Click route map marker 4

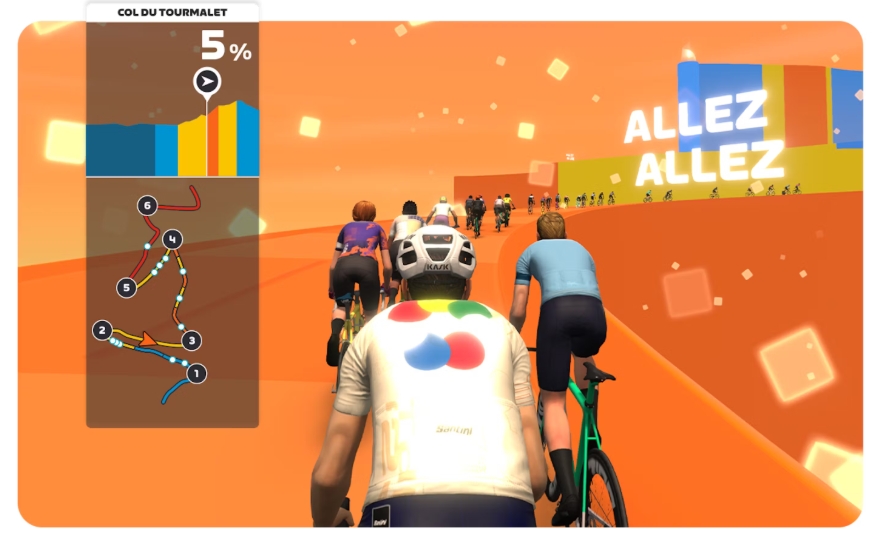tap(173, 239)
